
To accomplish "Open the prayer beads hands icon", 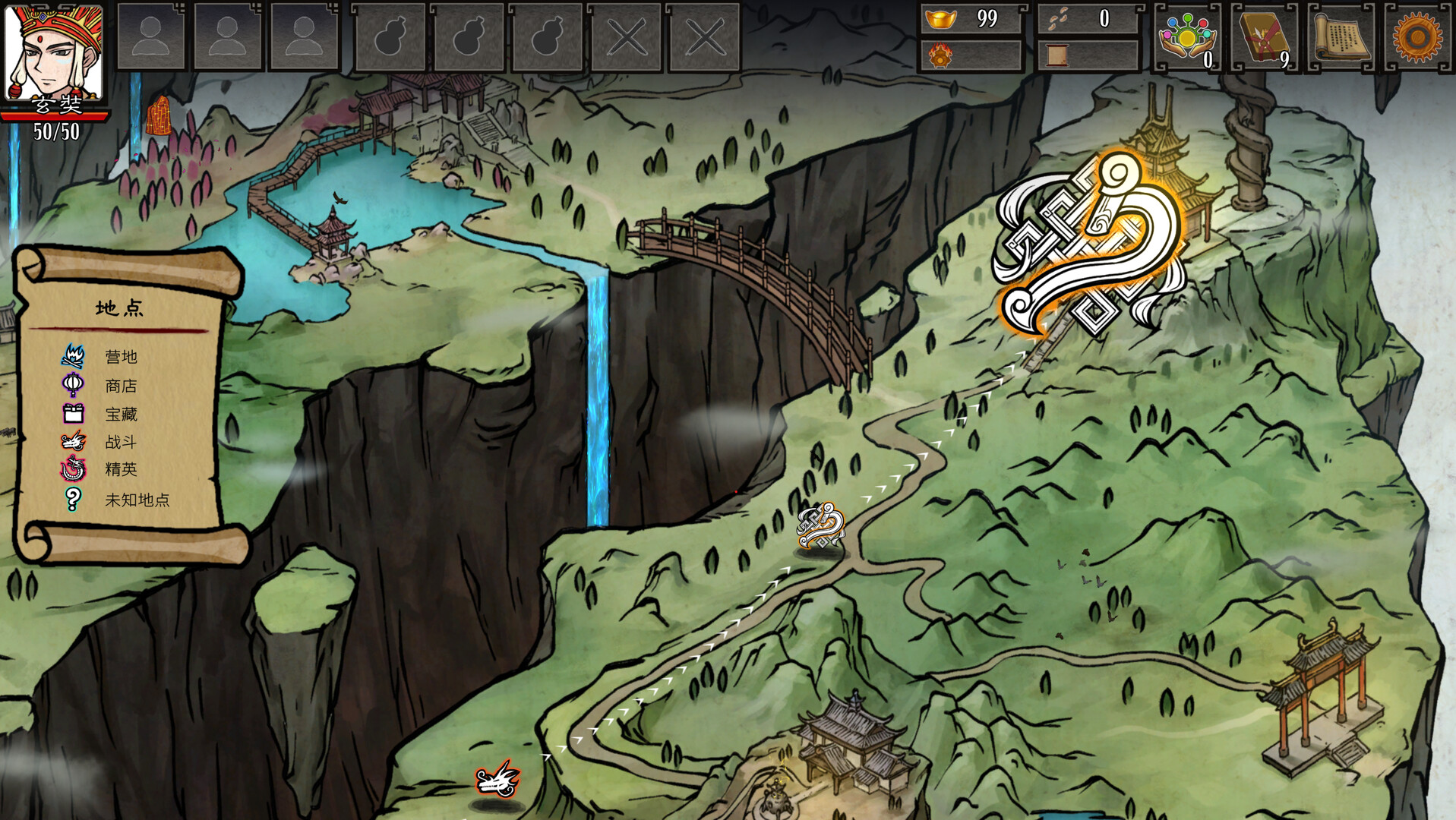I will point(1187,36).
